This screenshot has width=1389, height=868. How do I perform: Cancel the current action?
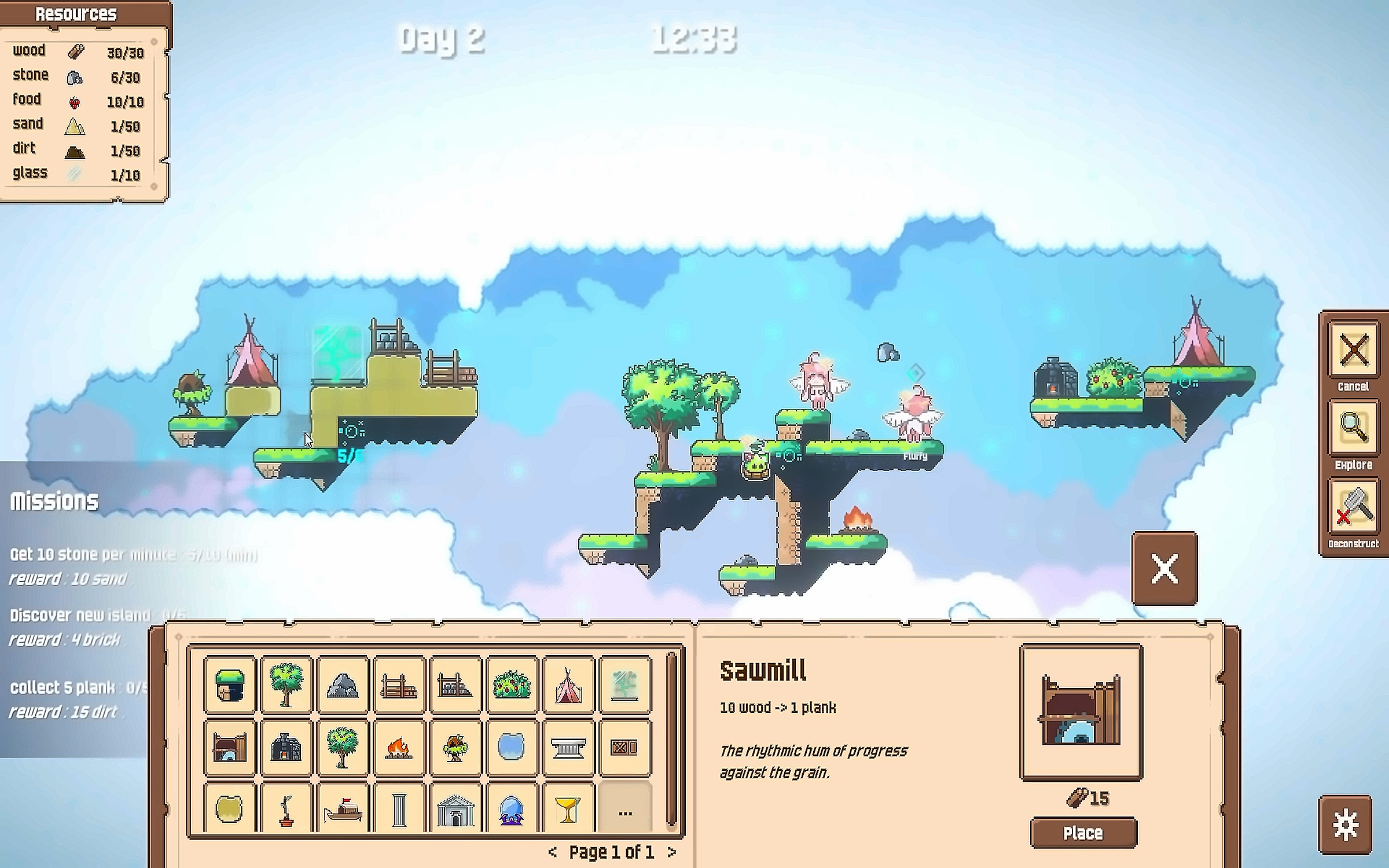click(x=1353, y=351)
